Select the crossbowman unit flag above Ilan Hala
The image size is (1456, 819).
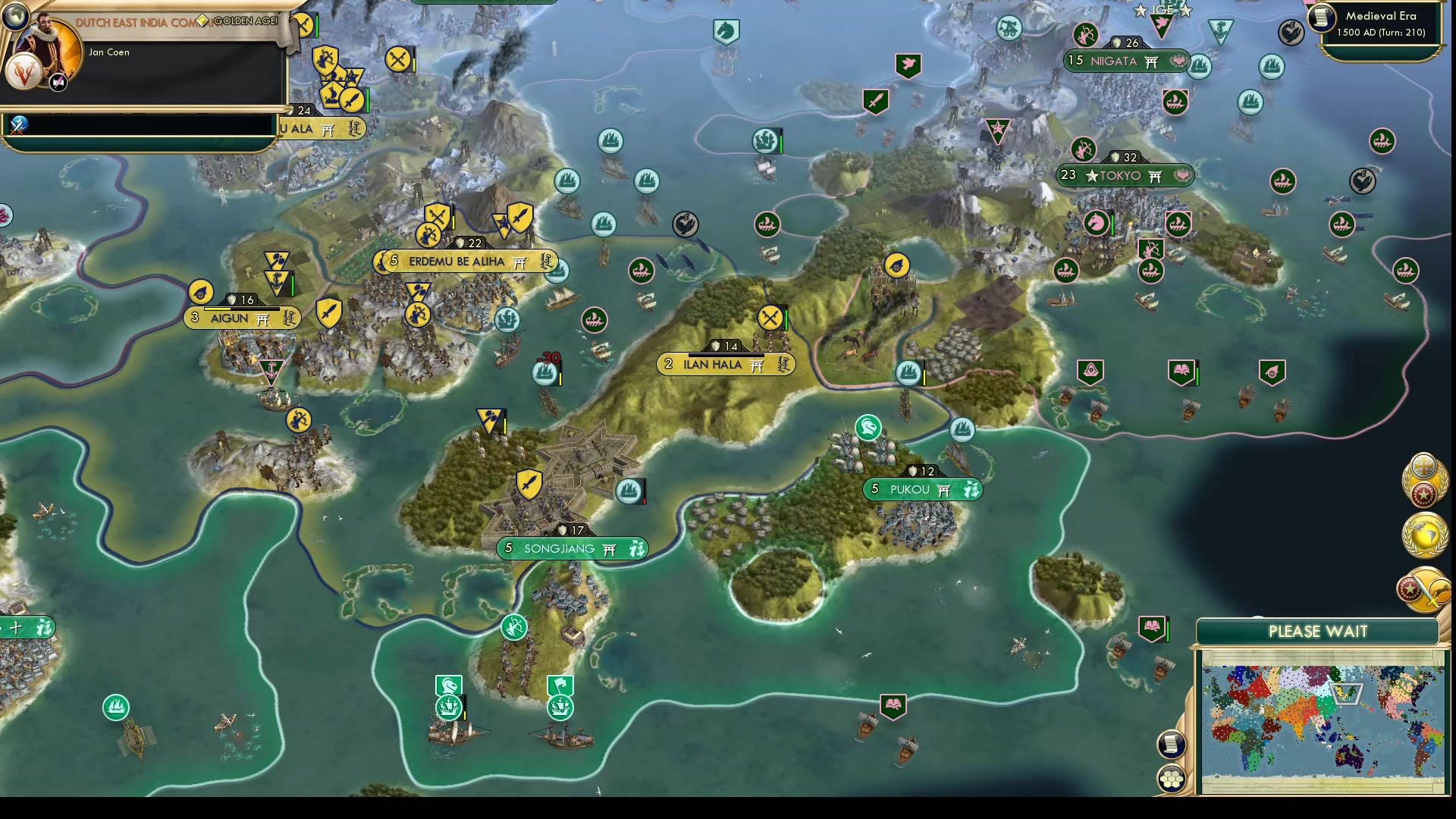(771, 318)
